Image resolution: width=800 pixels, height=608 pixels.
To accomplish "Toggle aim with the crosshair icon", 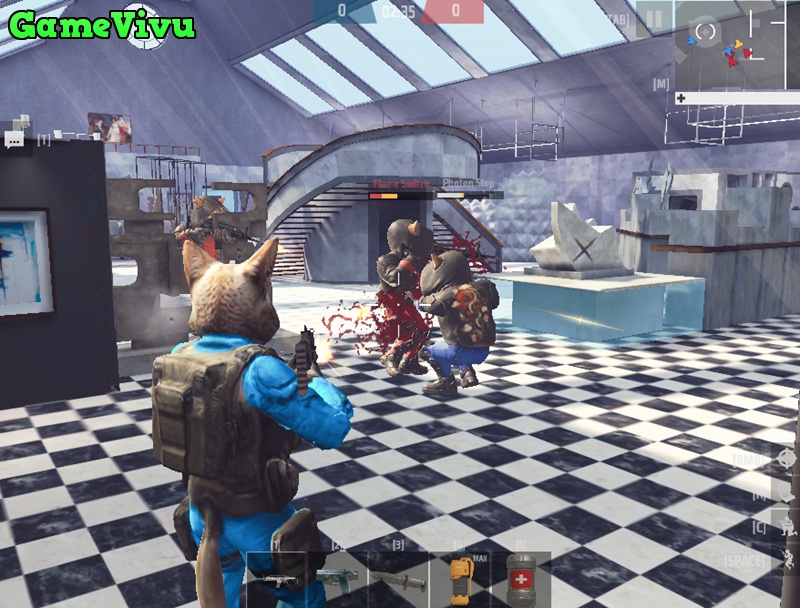I will (x=786, y=458).
